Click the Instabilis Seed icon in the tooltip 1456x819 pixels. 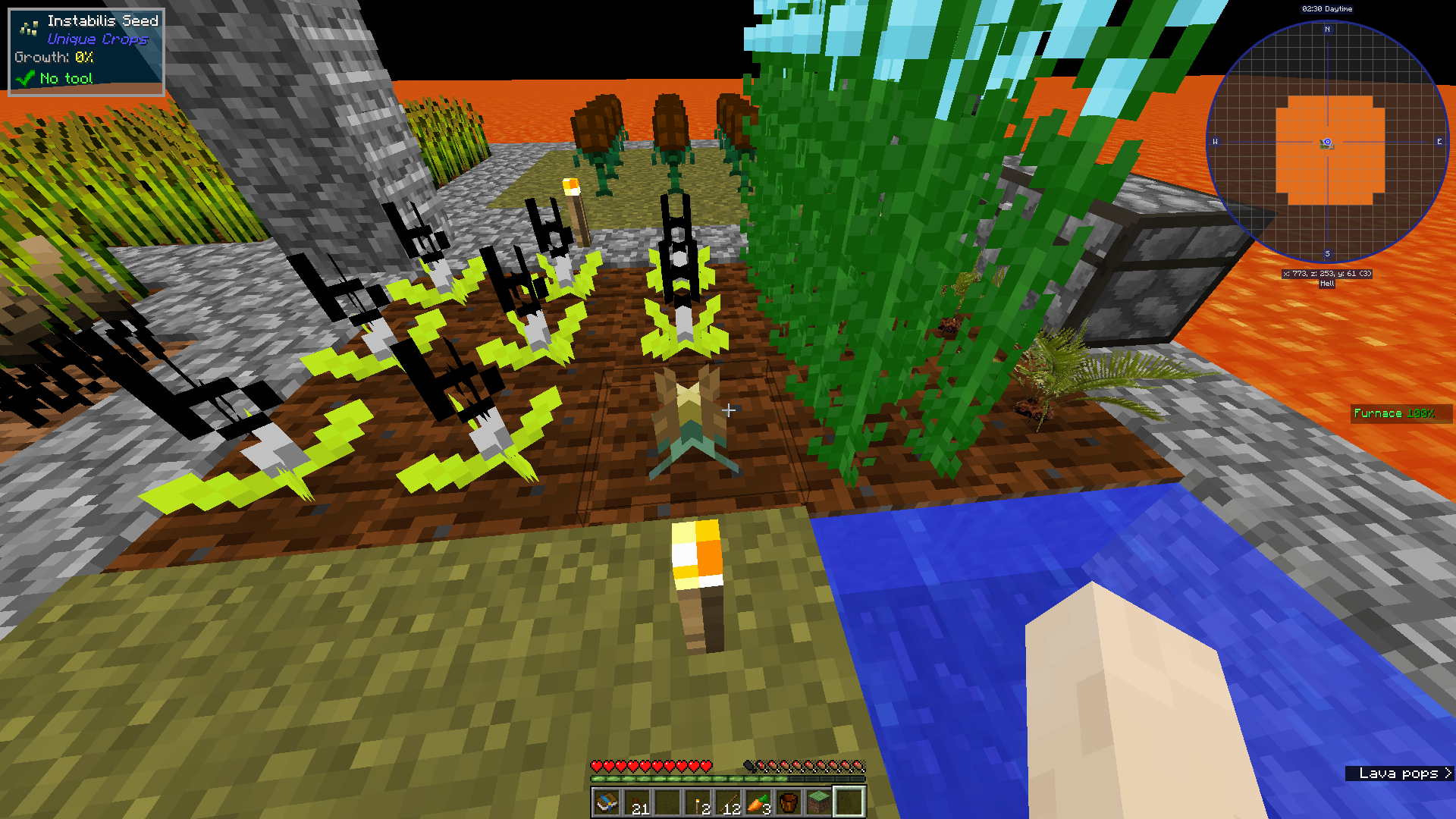tap(27, 27)
